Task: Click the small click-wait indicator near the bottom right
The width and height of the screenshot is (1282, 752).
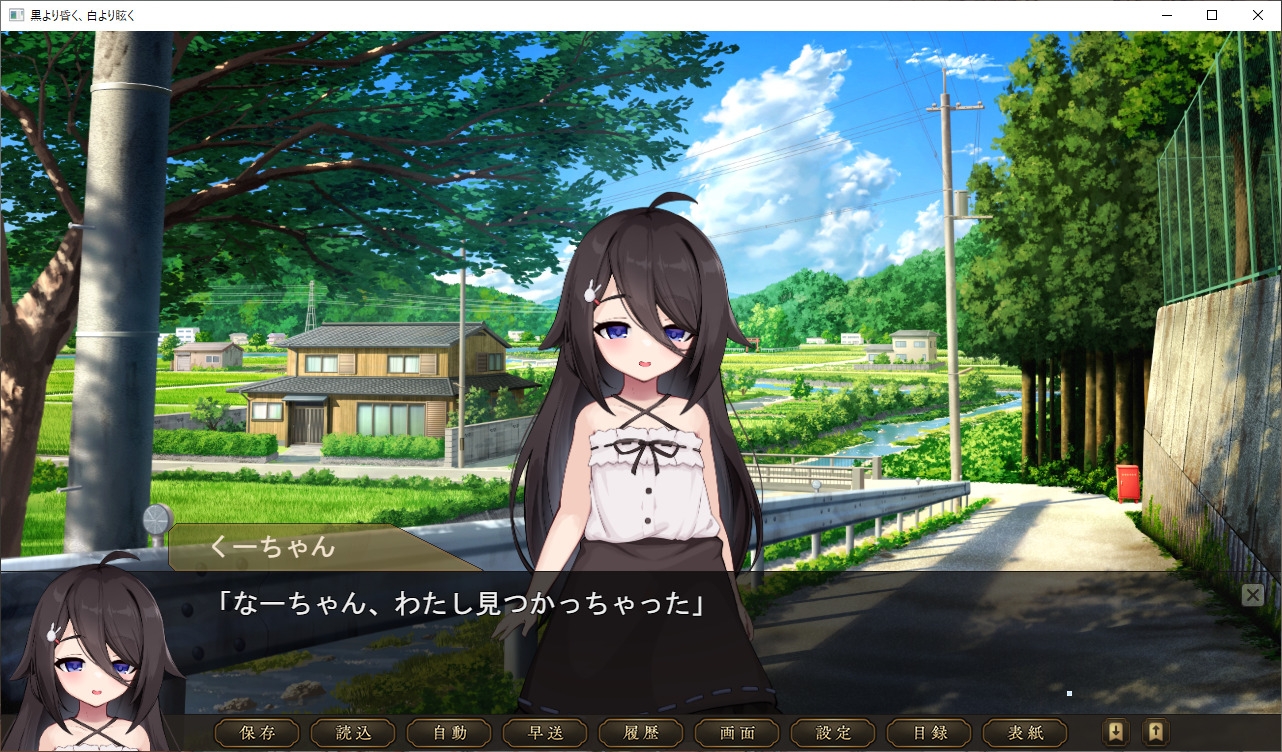Action: click(x=1068, y=692)
